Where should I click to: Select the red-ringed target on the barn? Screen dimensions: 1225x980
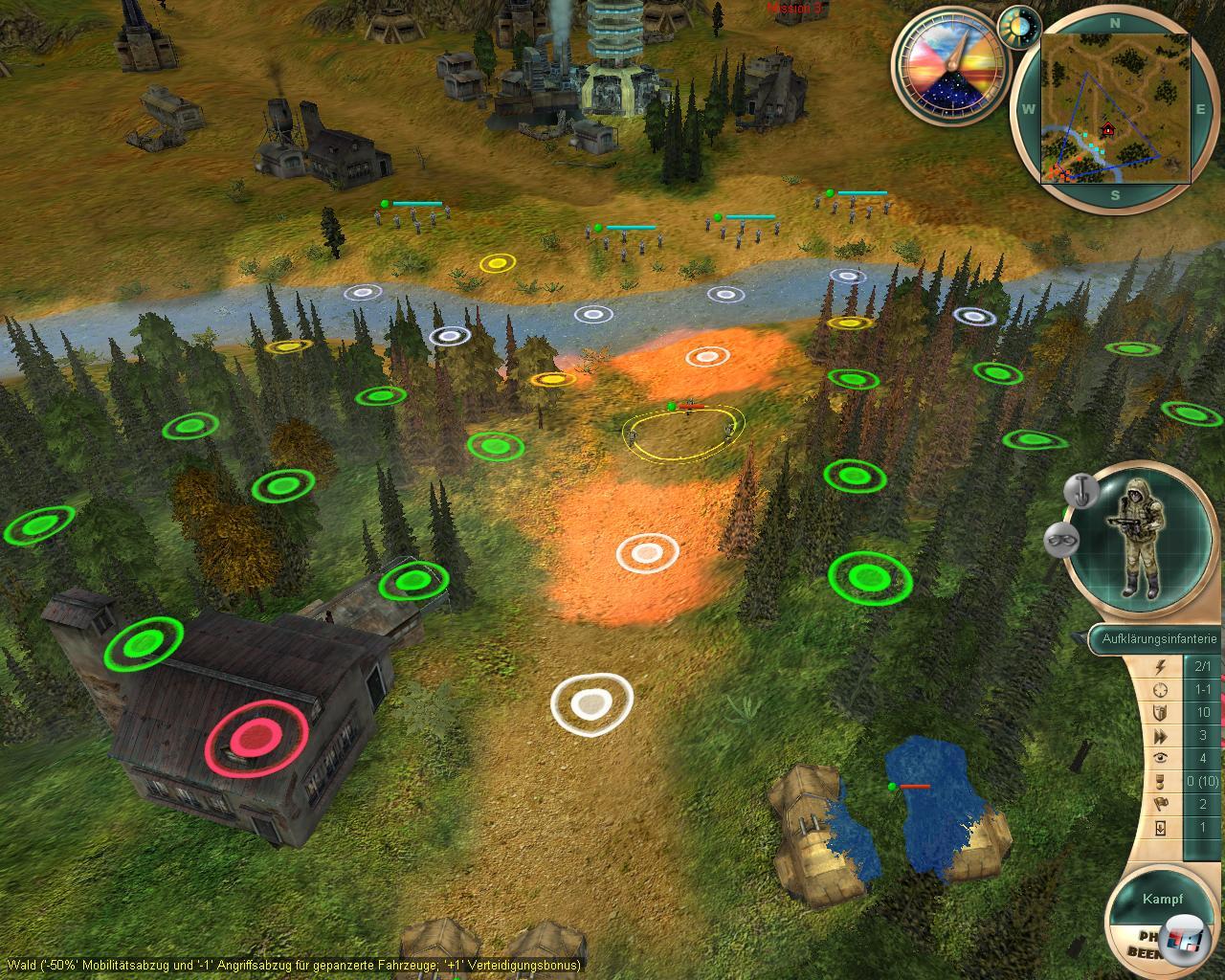point(256,736)
